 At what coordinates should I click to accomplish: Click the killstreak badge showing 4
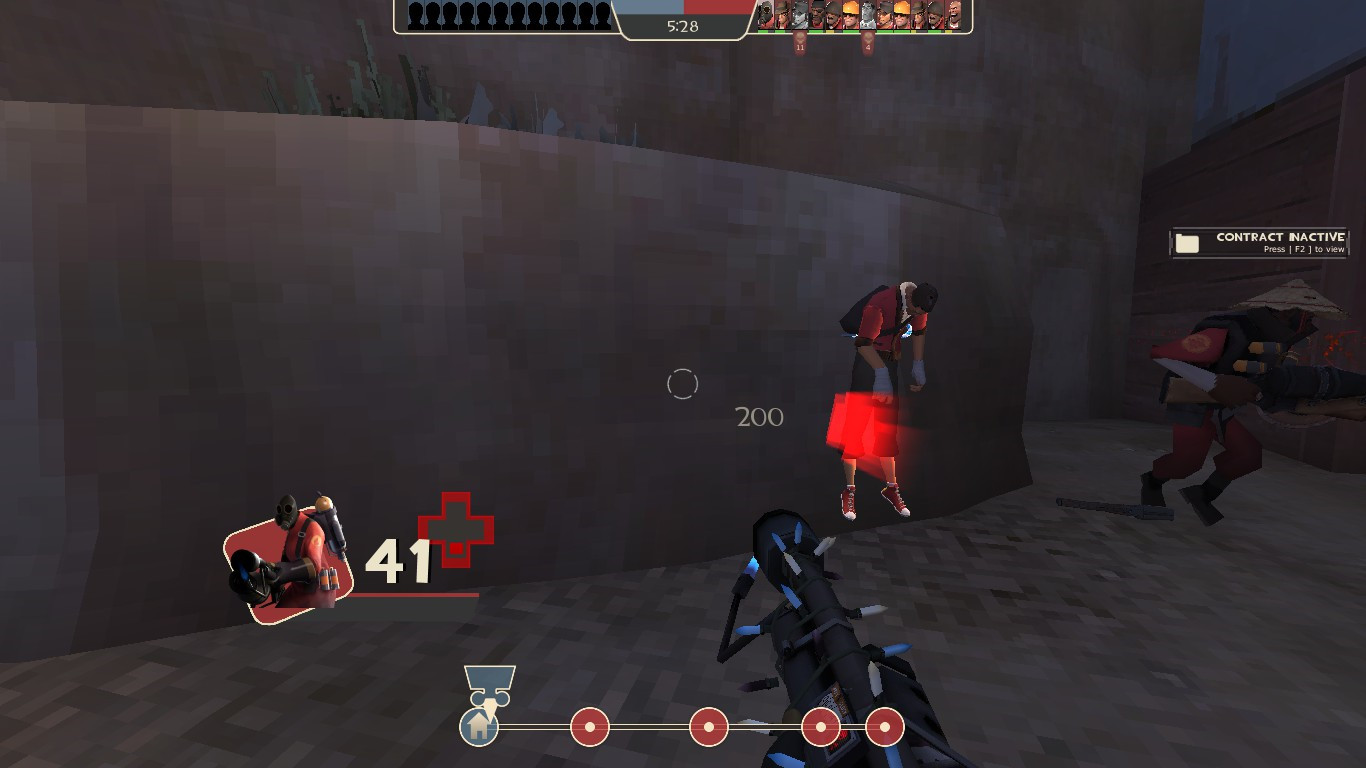(869, 45)
